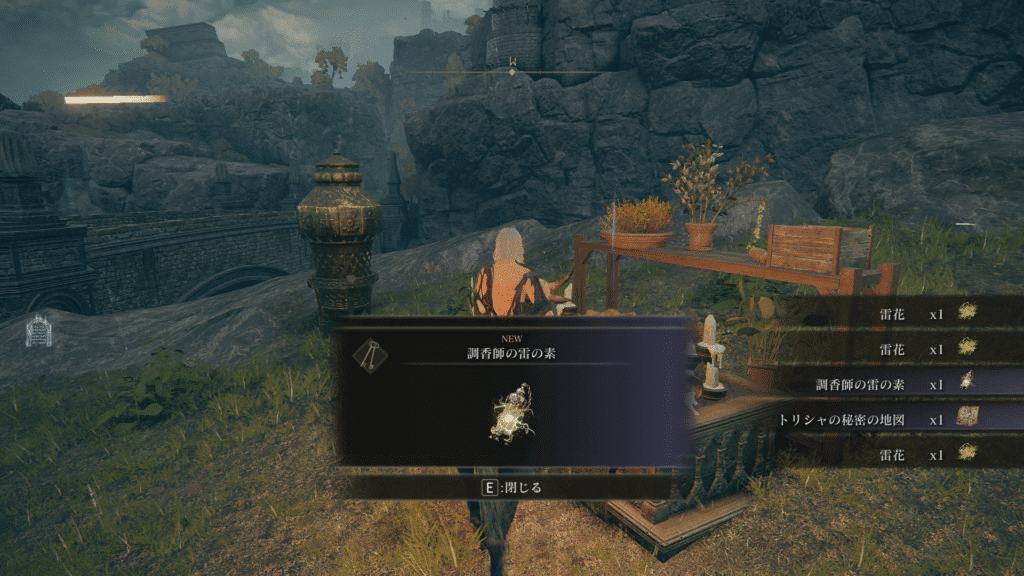
Task: Select the 調香師の雷の素 row in the pickup list
Action: pyautogui.click(x=880, y=384)
